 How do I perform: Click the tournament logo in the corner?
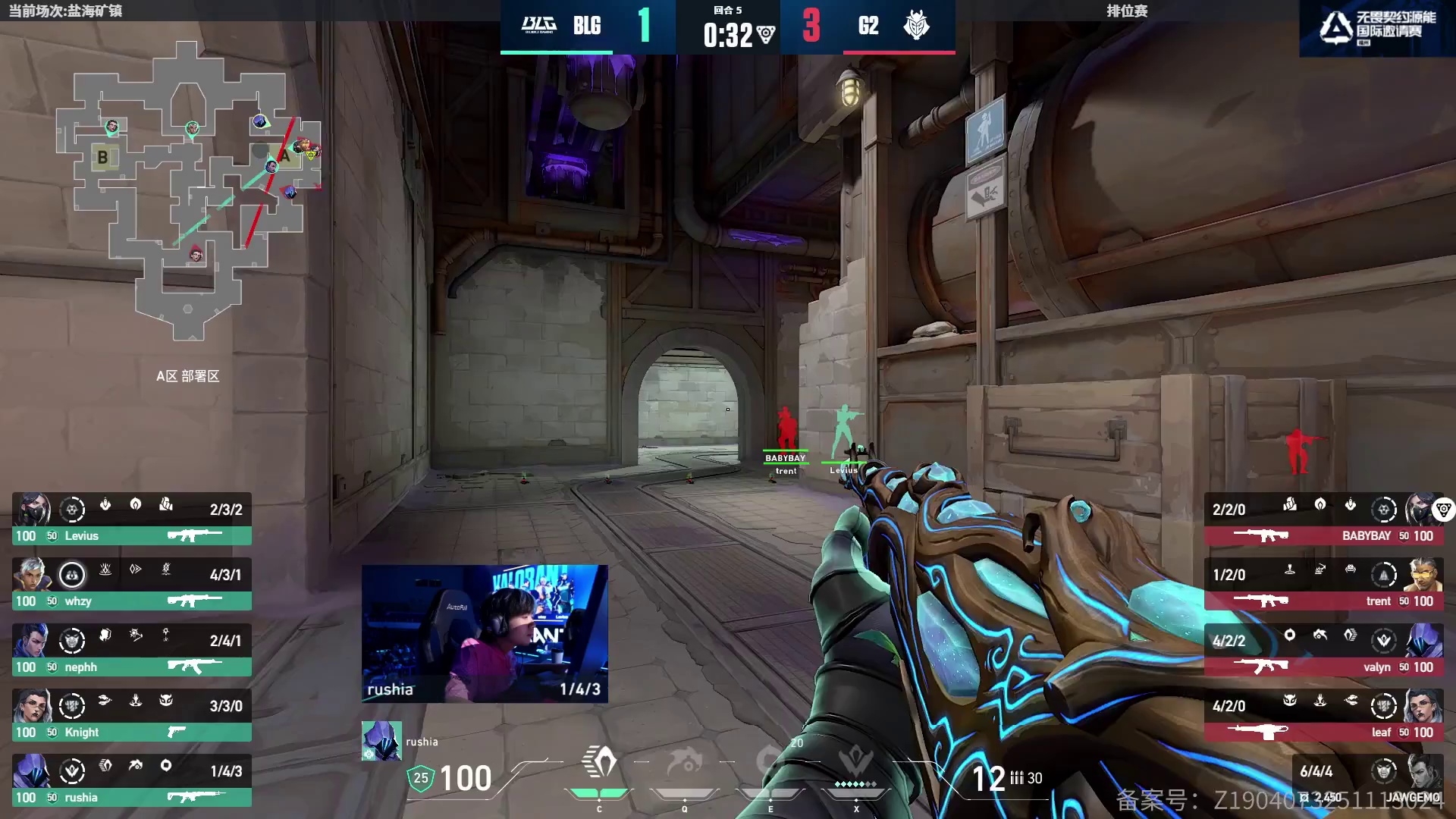tap(1376, 28)
